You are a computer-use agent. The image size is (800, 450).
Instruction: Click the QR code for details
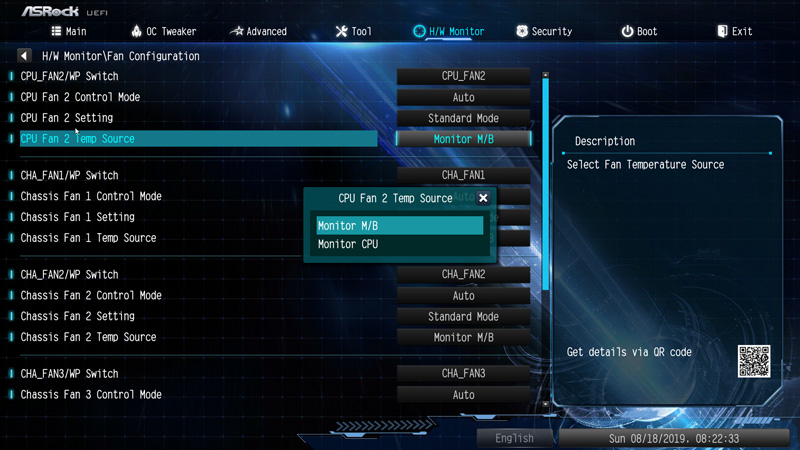754,361
